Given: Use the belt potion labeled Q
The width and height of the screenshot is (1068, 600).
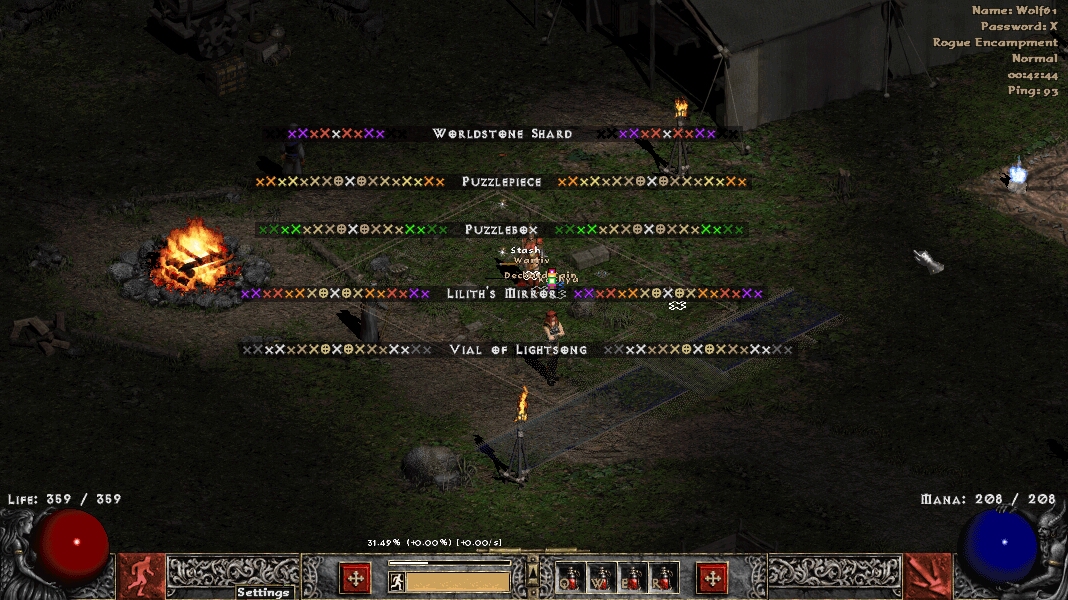Looking at the screenshot, I should point(570,578).
